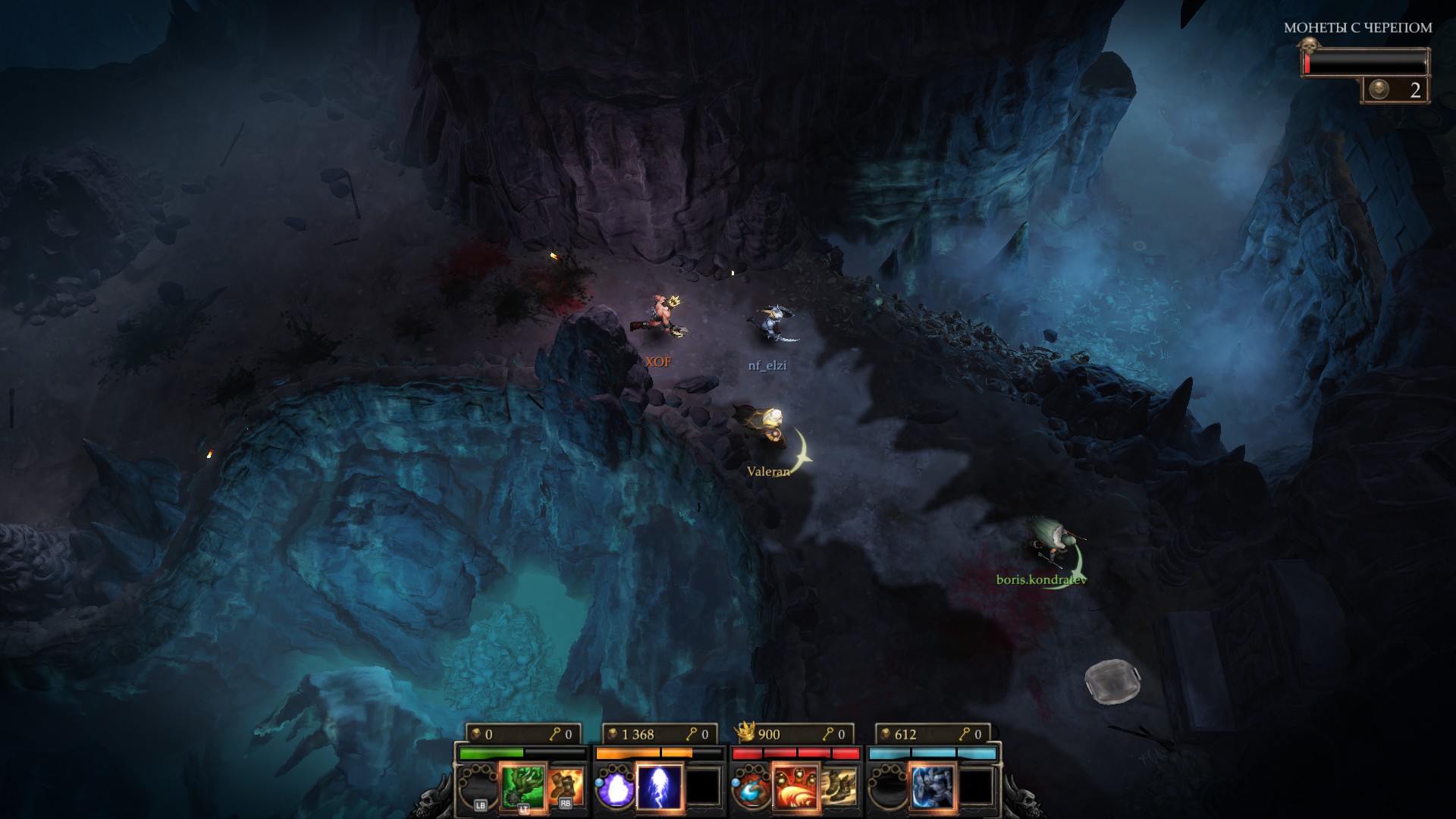Viewport: 1456px width, 819px height.
Task: Activate the armored knight relic ability
Action: coord(932,786)
